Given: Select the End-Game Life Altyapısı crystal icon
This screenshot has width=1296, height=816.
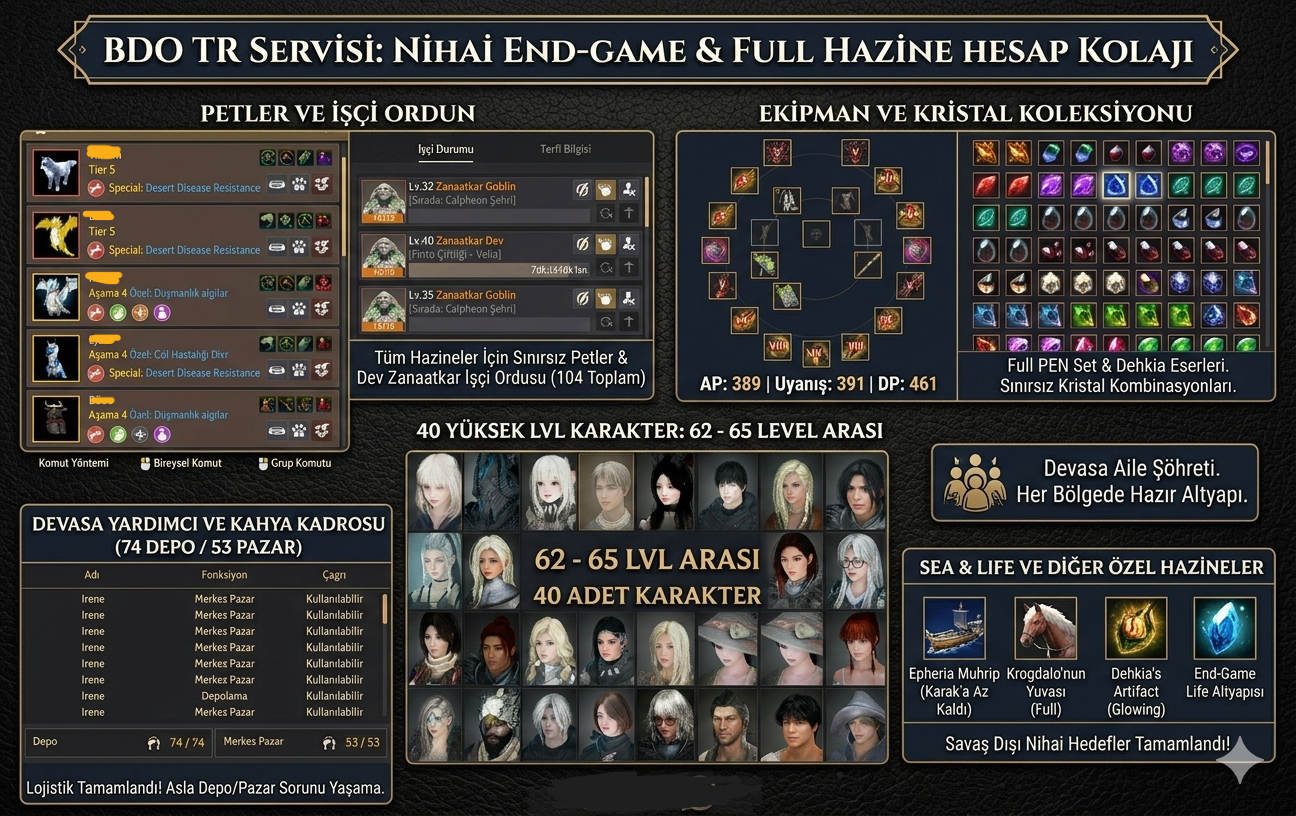Looking at the screenshot, I should coord(1226,629).
